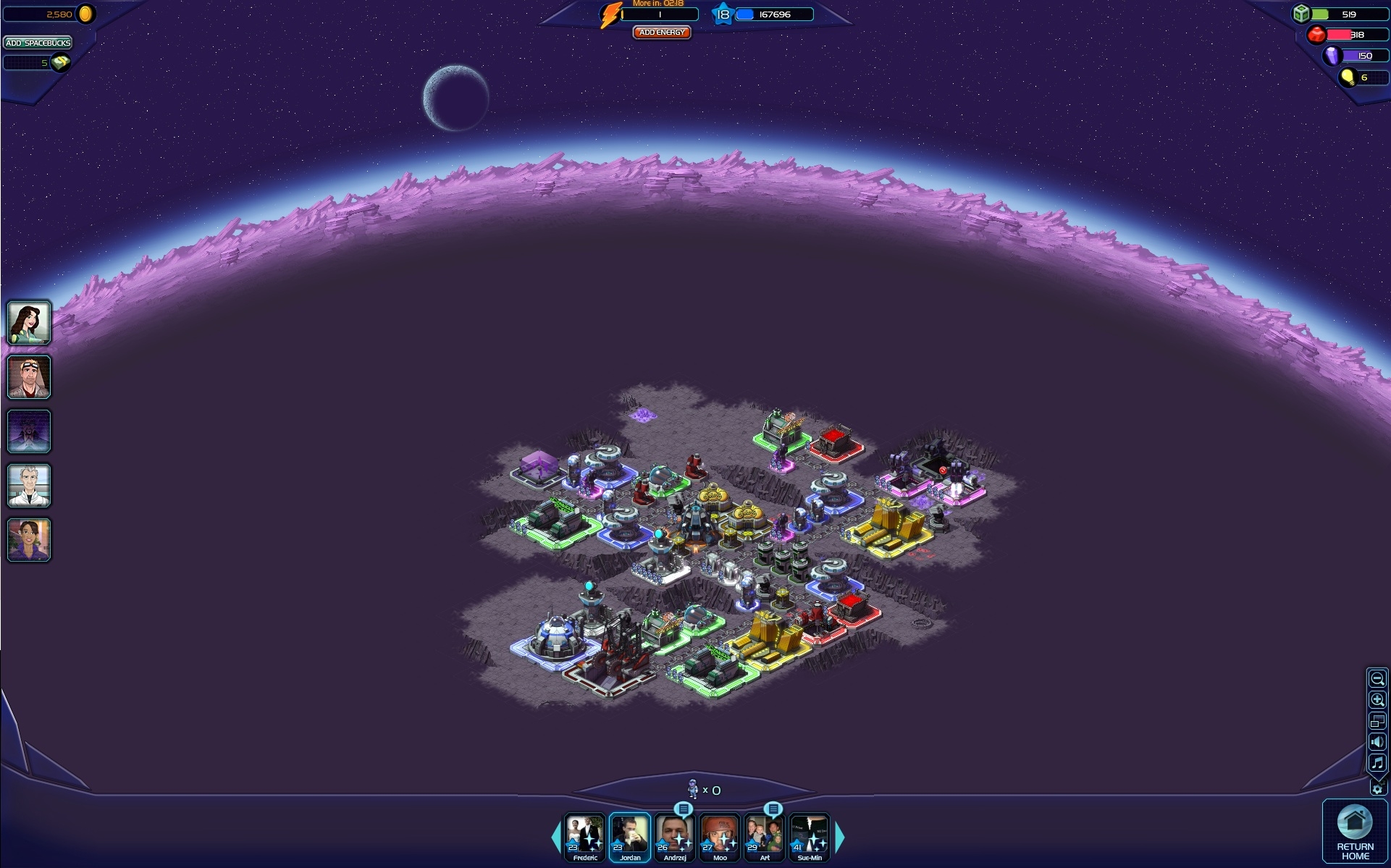Toggle fullscreen with the overlapping windows icon
Viewport: 1391px width, 868px height.
pyautogui.click(x=1377, y=721)
